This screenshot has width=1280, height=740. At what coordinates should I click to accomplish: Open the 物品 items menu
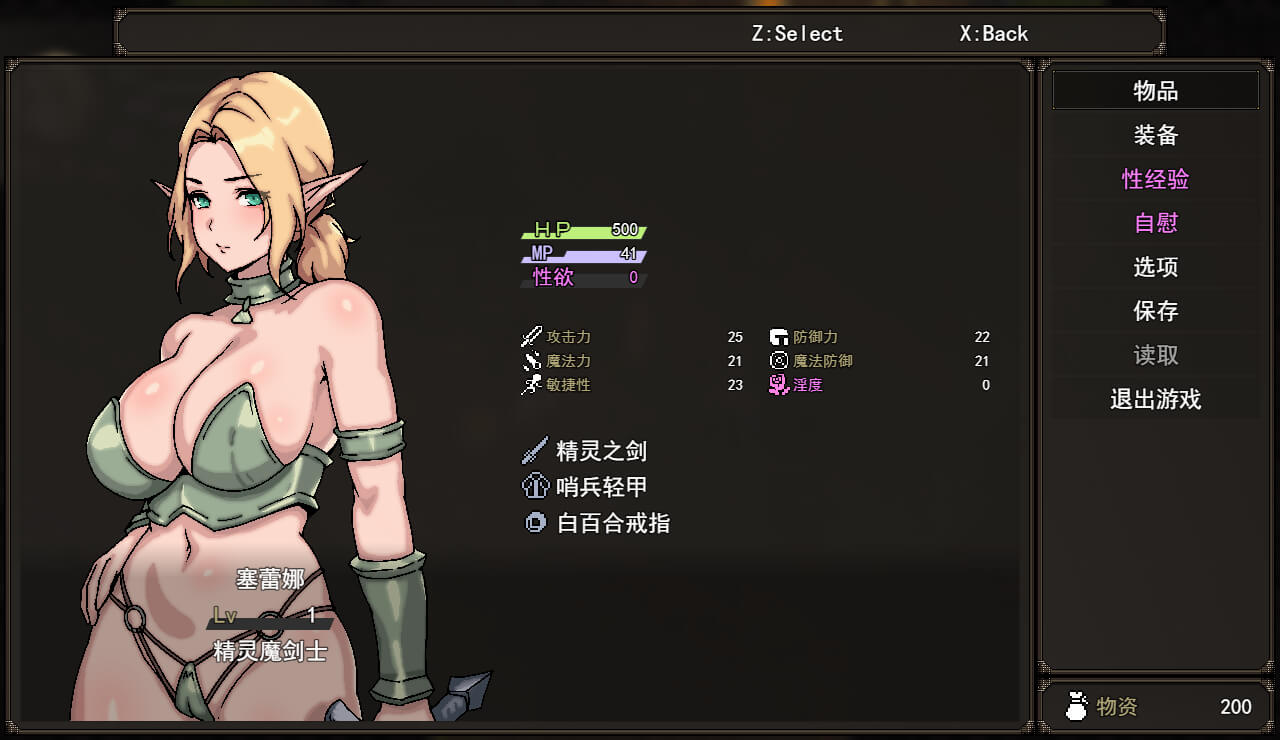[x=1155, y=91]
